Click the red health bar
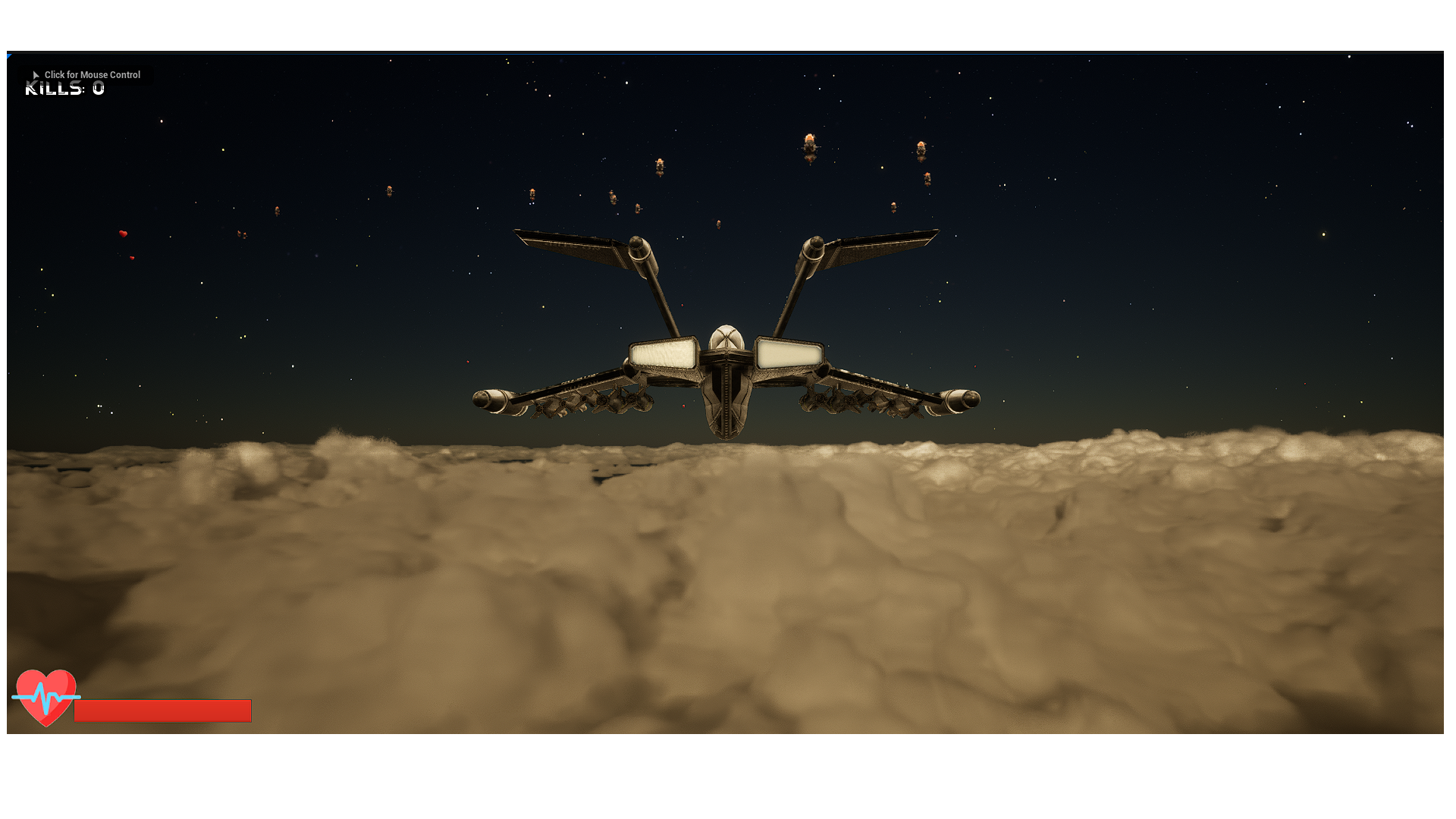1456x819 pixels. point(163,711)
